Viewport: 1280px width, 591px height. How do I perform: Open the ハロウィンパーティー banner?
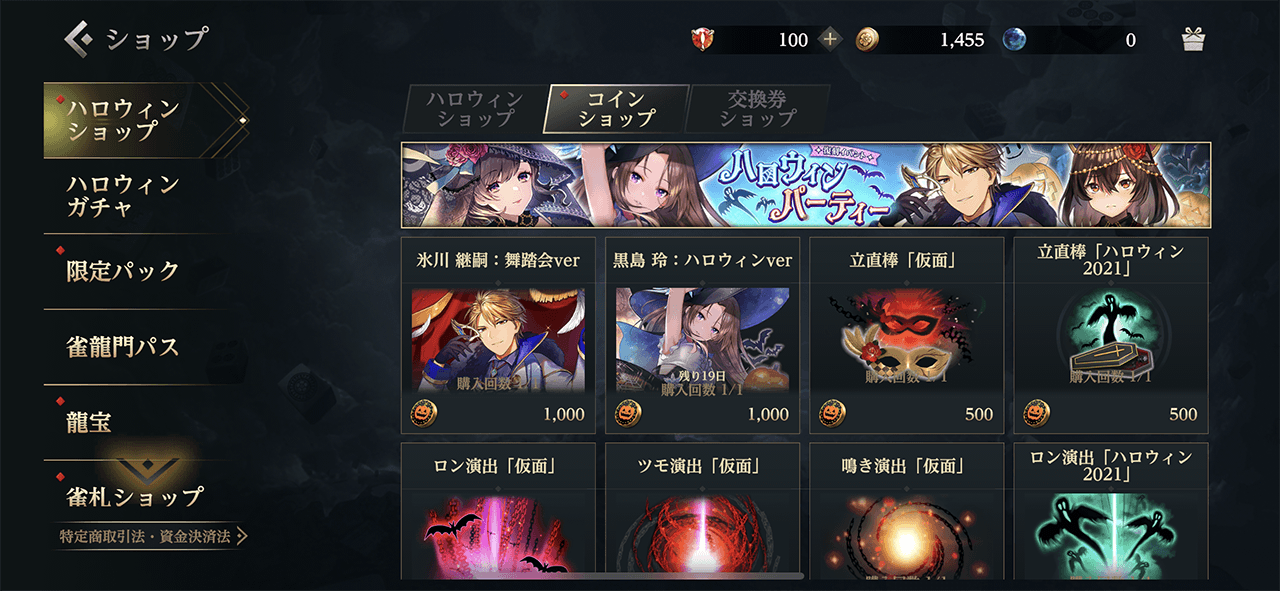tap(805, 185)
